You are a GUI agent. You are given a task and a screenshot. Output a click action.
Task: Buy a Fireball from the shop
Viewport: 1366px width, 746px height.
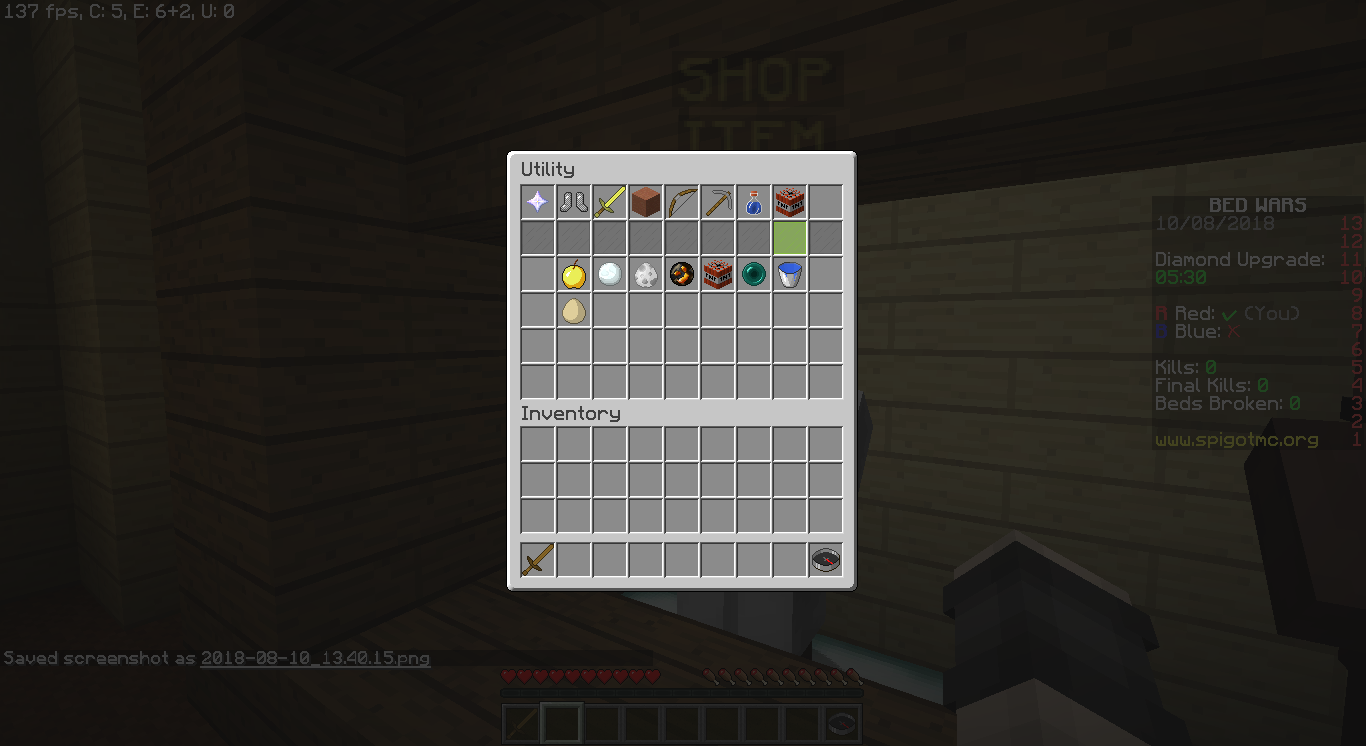pos(680,274)
